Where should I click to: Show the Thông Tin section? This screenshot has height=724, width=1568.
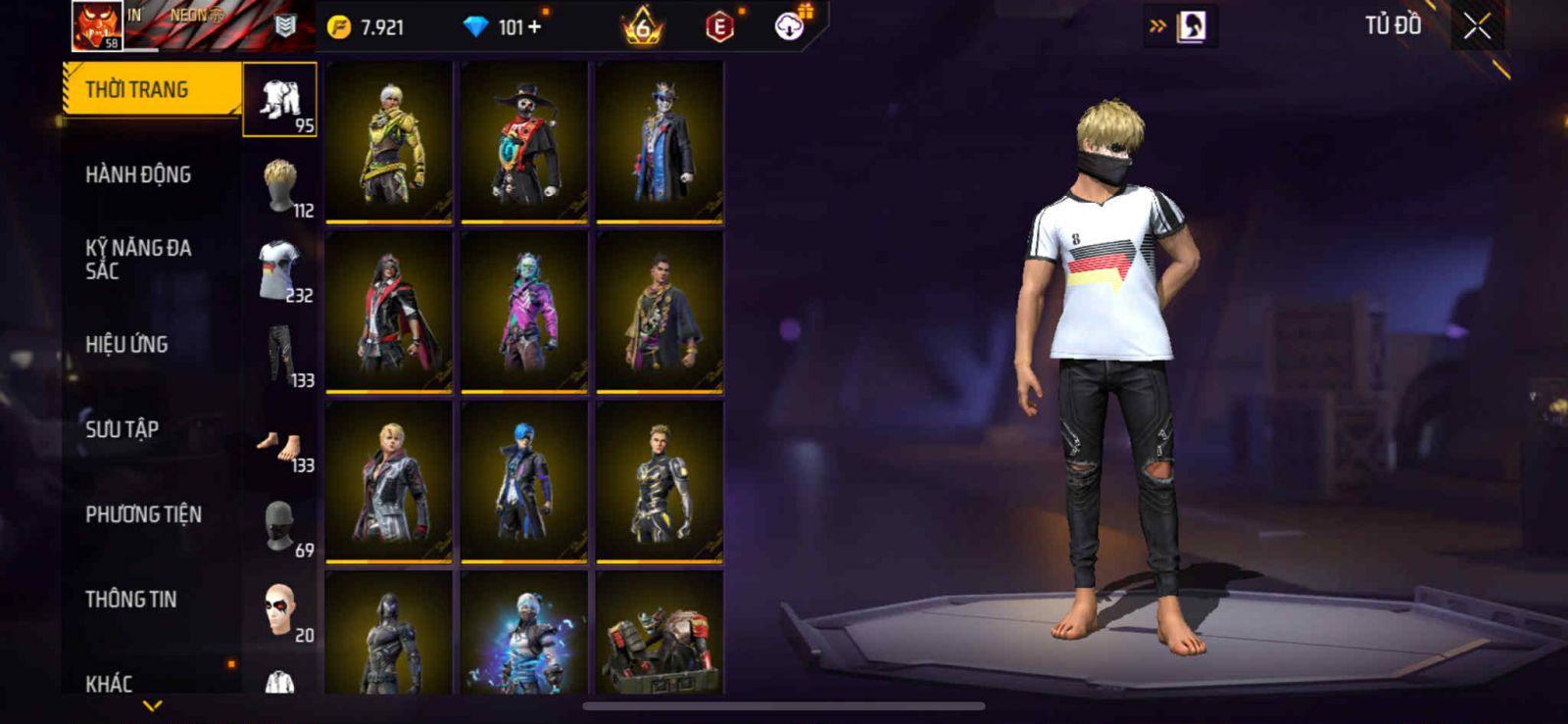[130, 600]
